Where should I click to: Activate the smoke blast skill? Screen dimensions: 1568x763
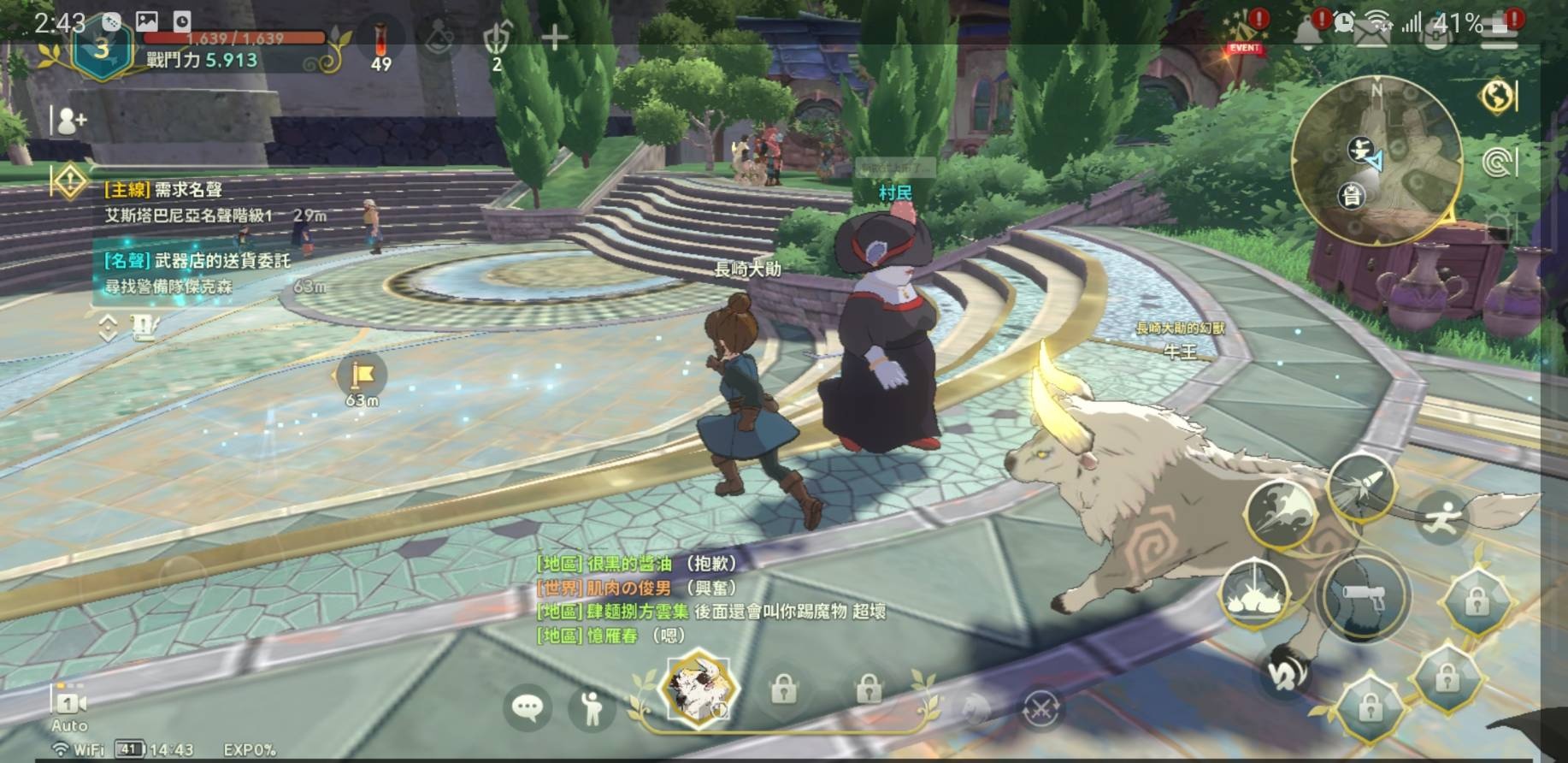coord(1280,513)
